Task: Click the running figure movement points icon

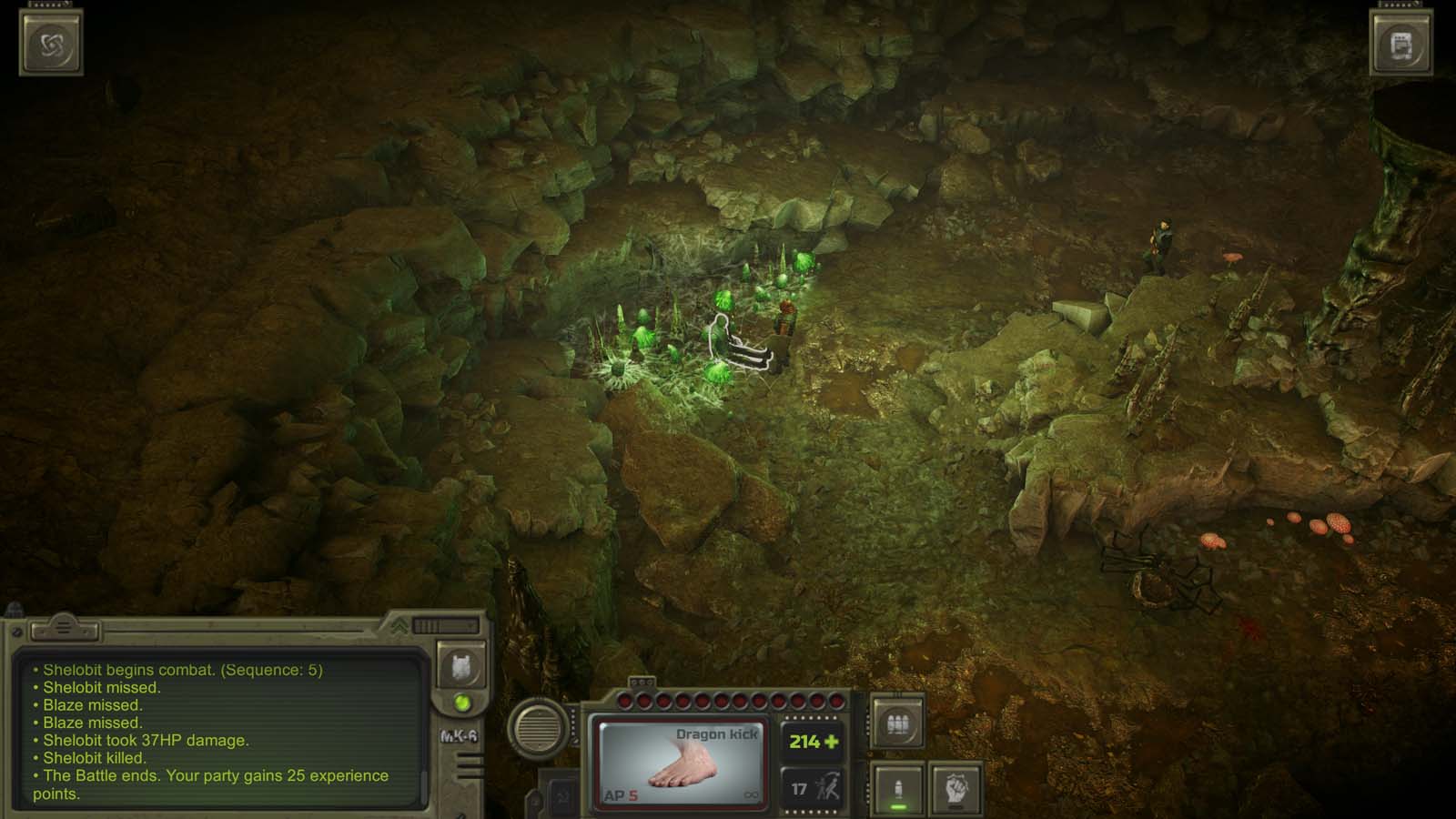Action: [x=828, y=784]
